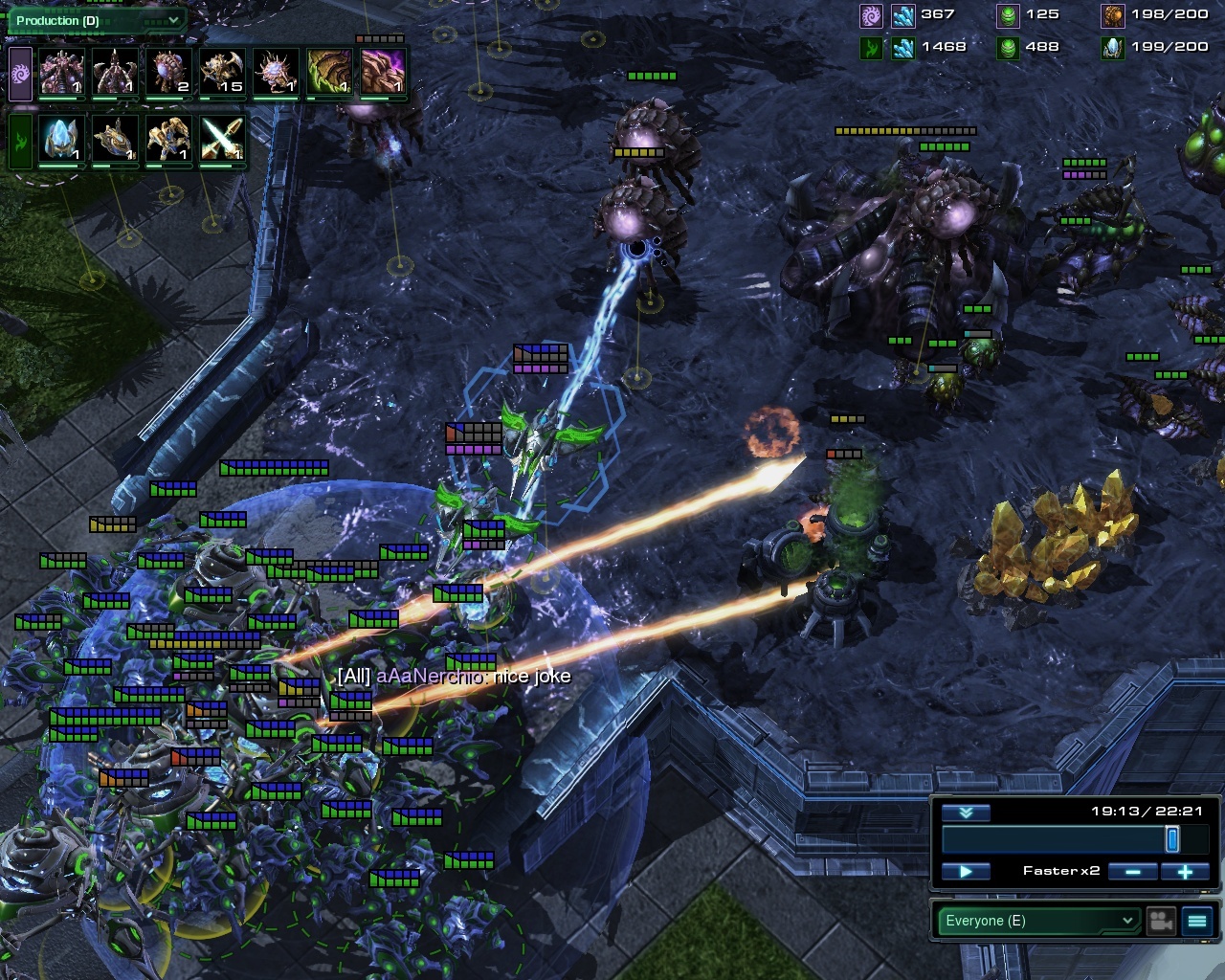Open the menu with the three-line button
This screenshot has height=980, width=1225.
tap(1197, 921)
